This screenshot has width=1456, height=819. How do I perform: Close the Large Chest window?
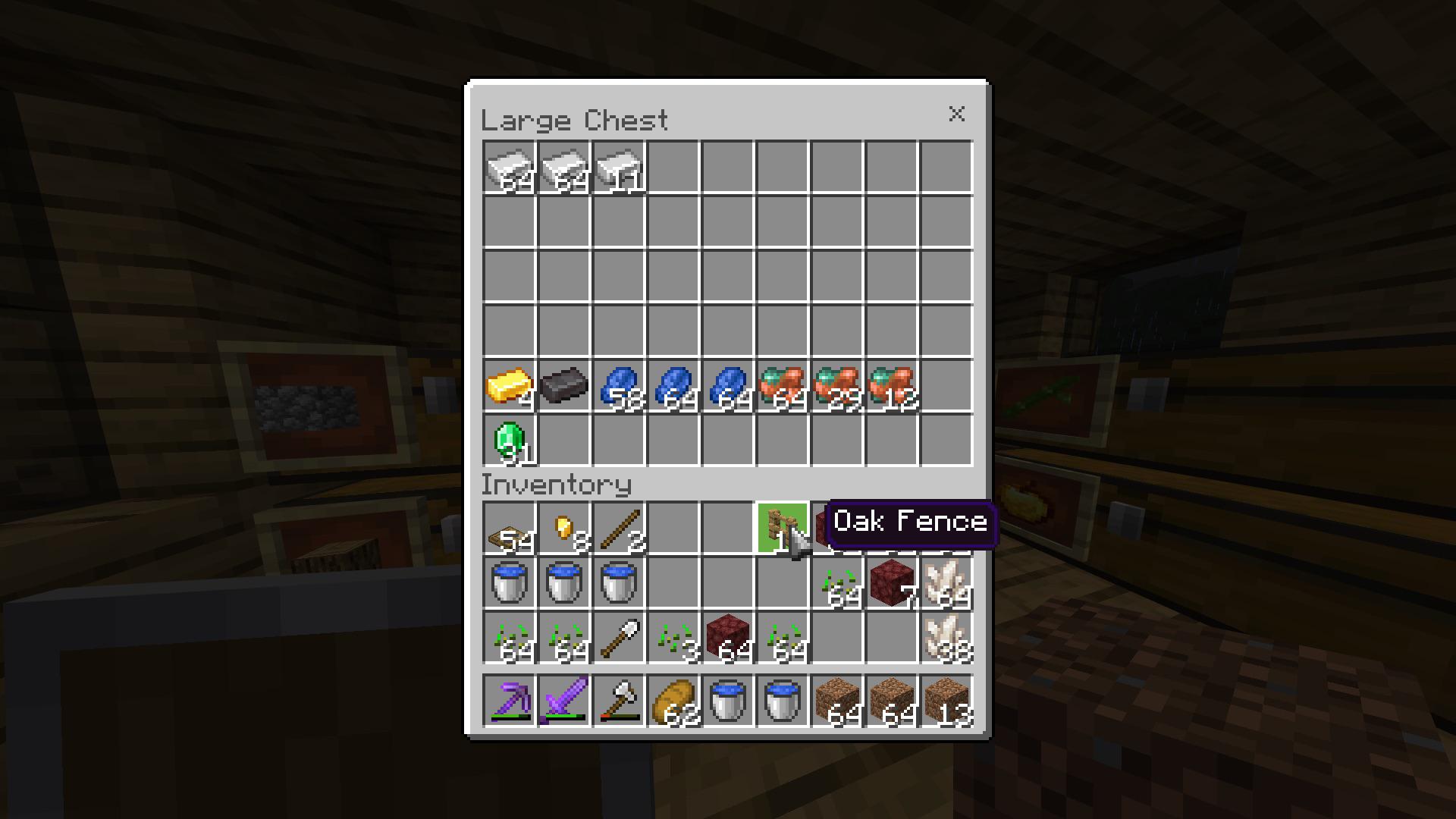tap(957, 115)
